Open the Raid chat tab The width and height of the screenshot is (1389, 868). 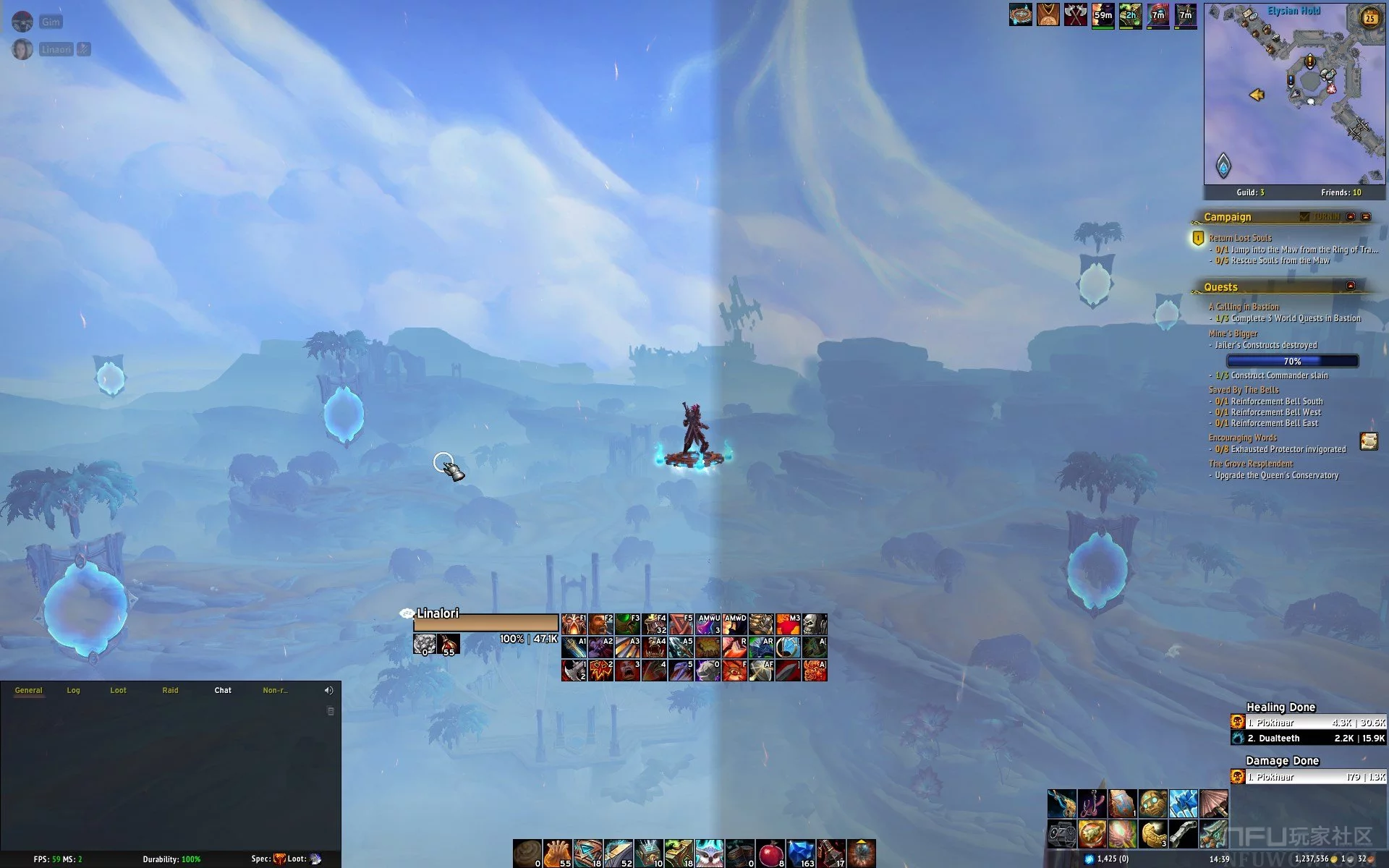point(170,690)
